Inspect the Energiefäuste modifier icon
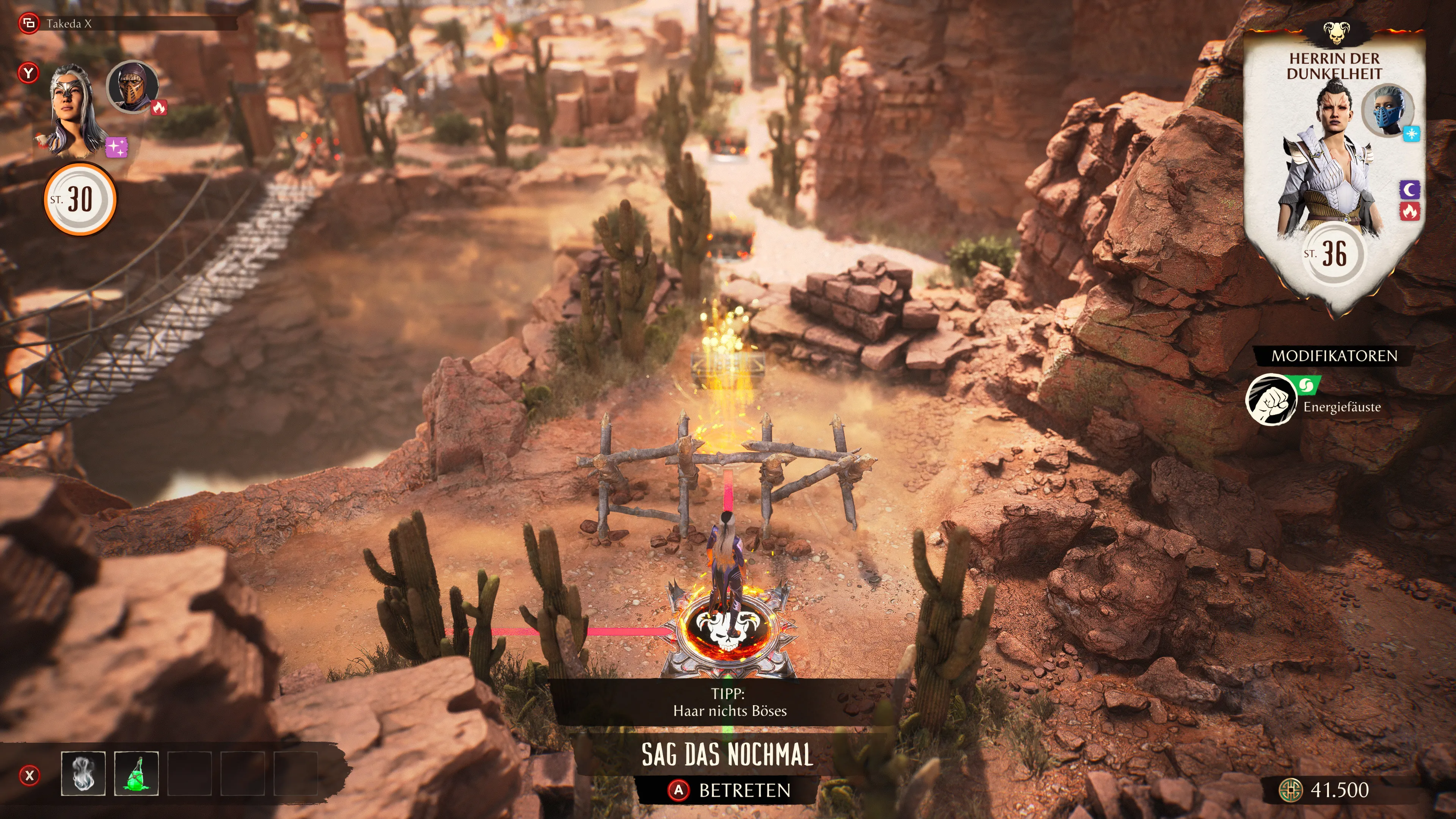1456x819 pixels. coord(1271,400)
